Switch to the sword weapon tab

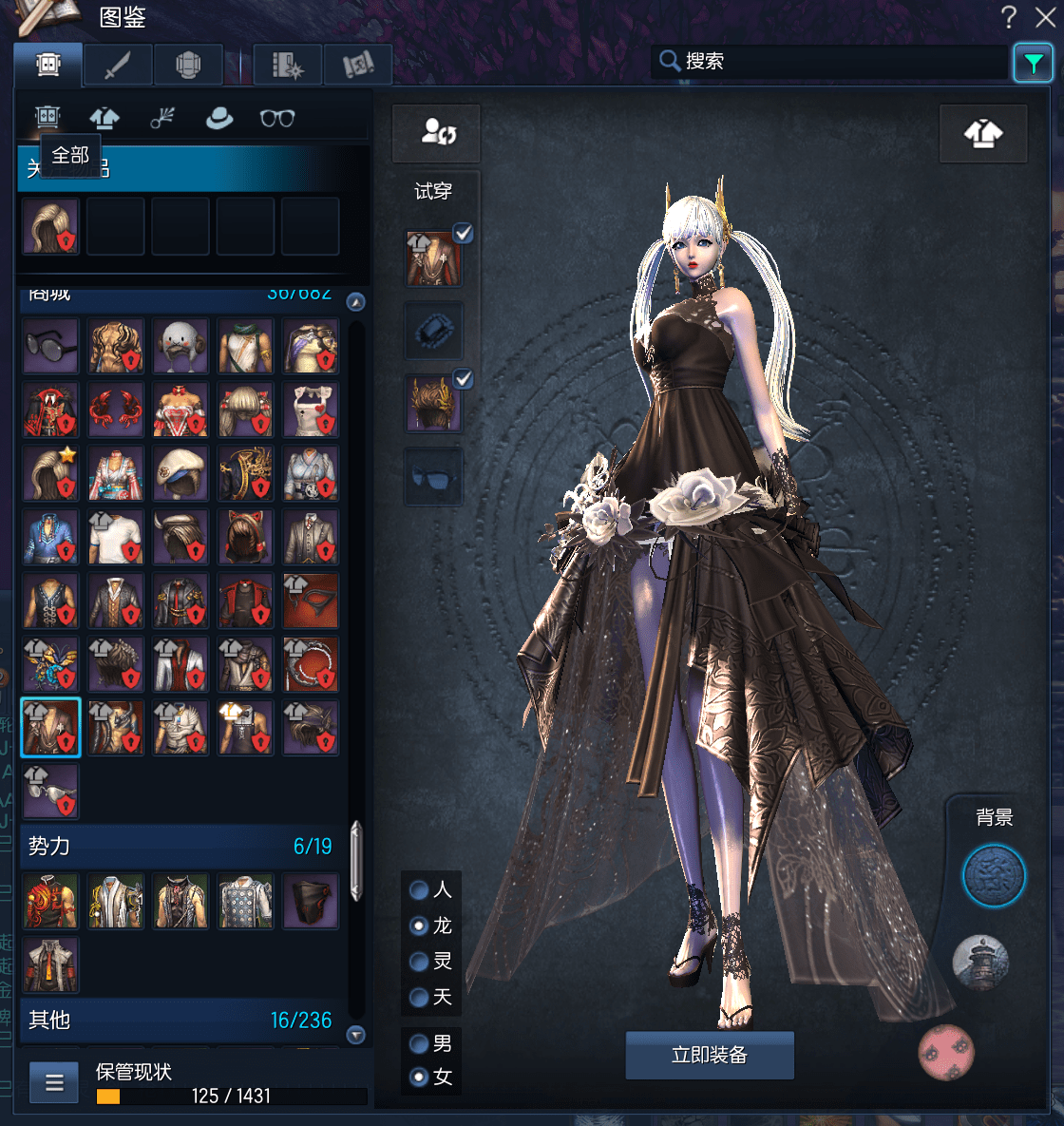pyautogui.click(x=117, y=66)
